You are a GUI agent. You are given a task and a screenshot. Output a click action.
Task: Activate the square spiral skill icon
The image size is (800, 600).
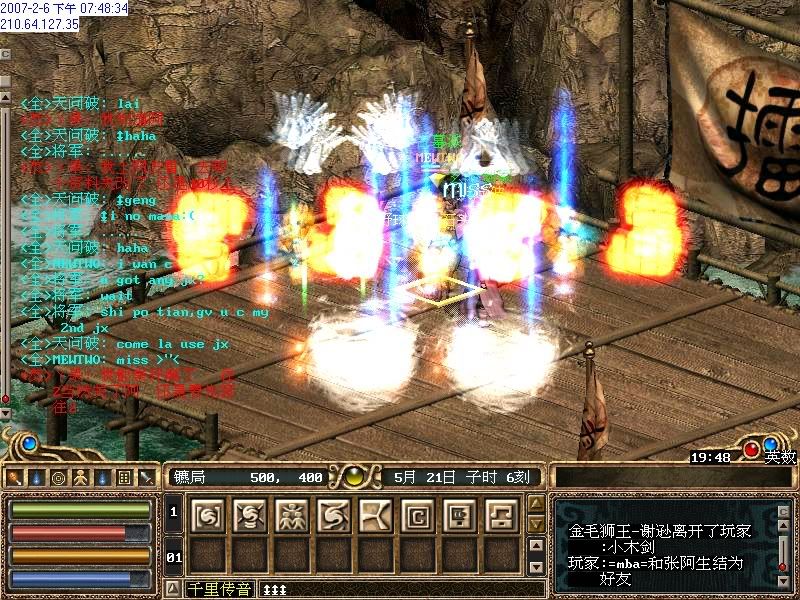pyautogui.click(x=418, y=515)
